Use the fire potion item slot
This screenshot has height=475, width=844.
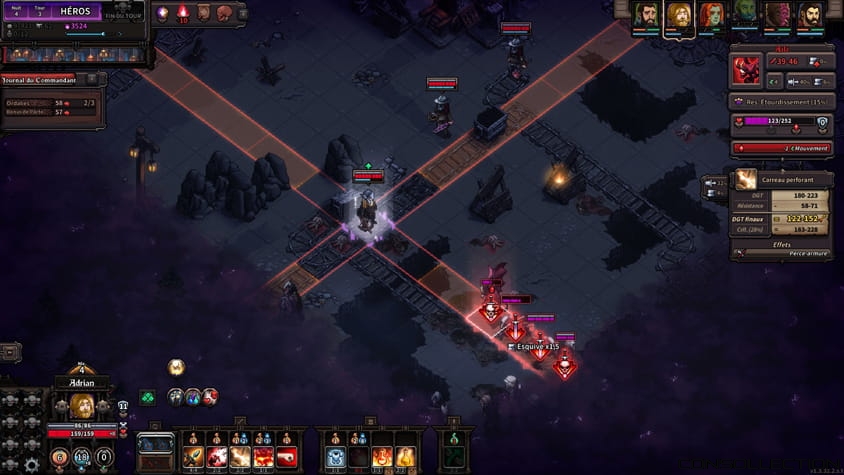tap(382, 458)
